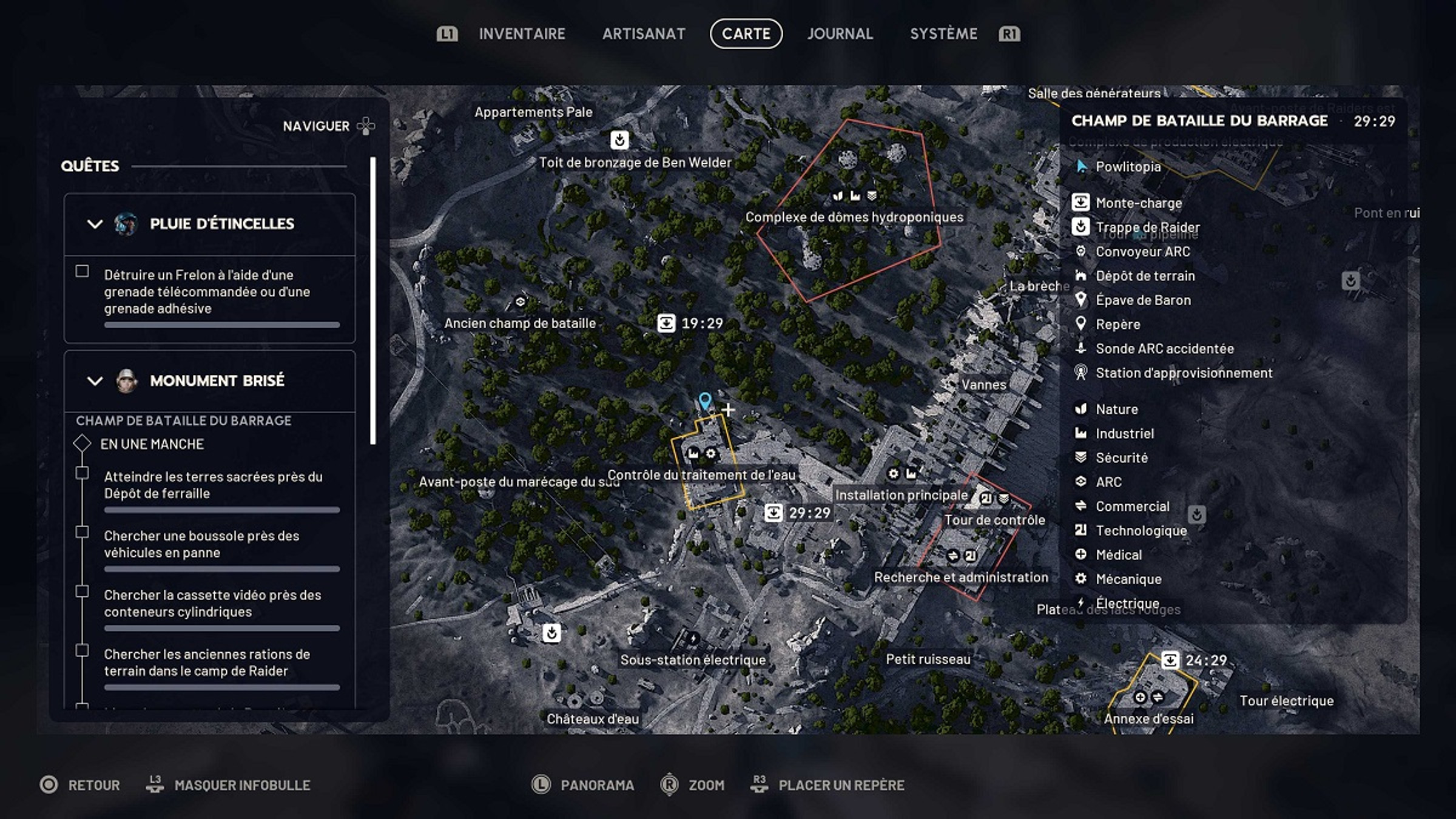
Task: Select the Électrique lightning icon in the legend
Action: 1080,603
